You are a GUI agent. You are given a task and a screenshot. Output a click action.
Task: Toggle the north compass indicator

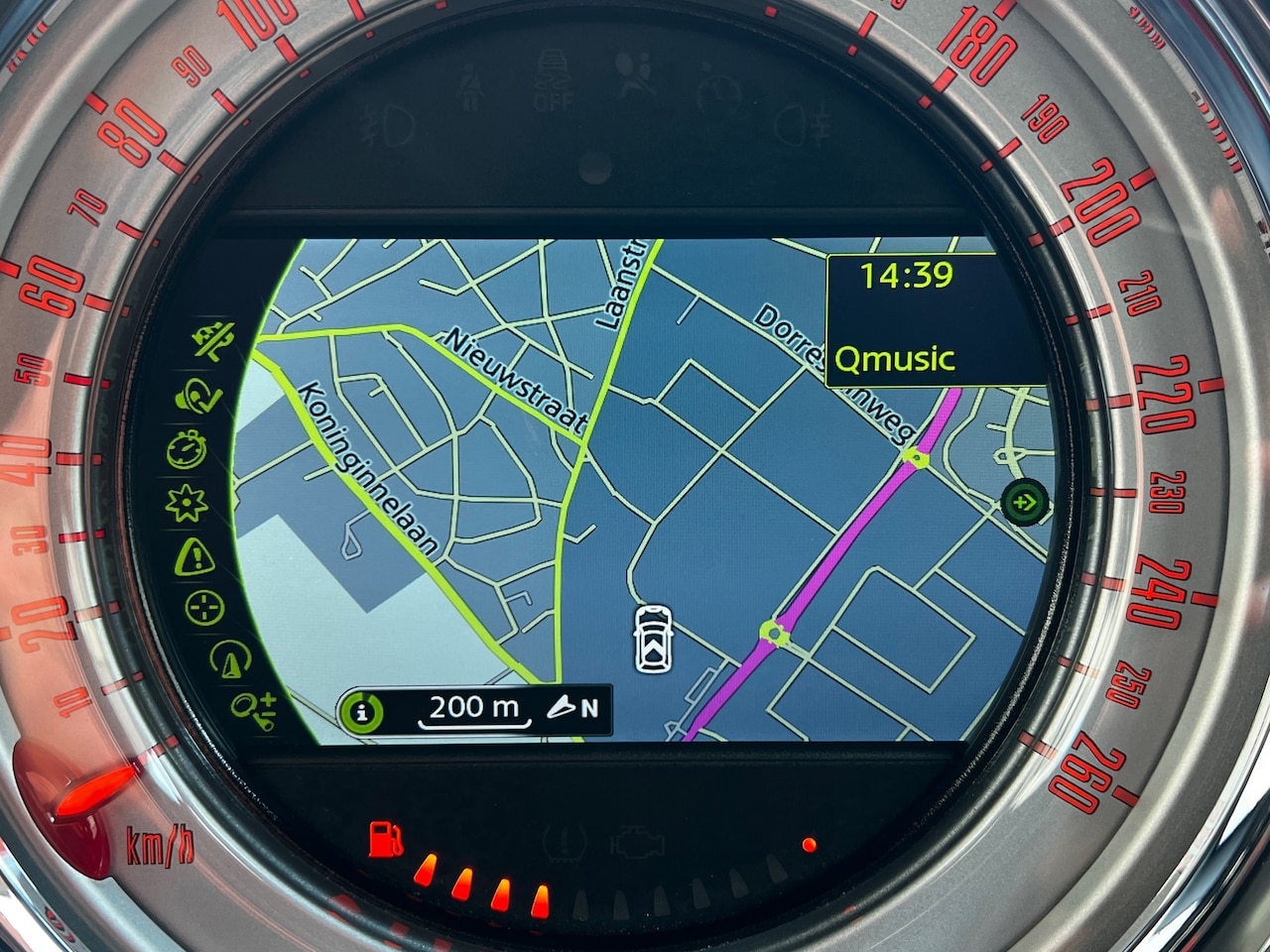click(573, 708)
